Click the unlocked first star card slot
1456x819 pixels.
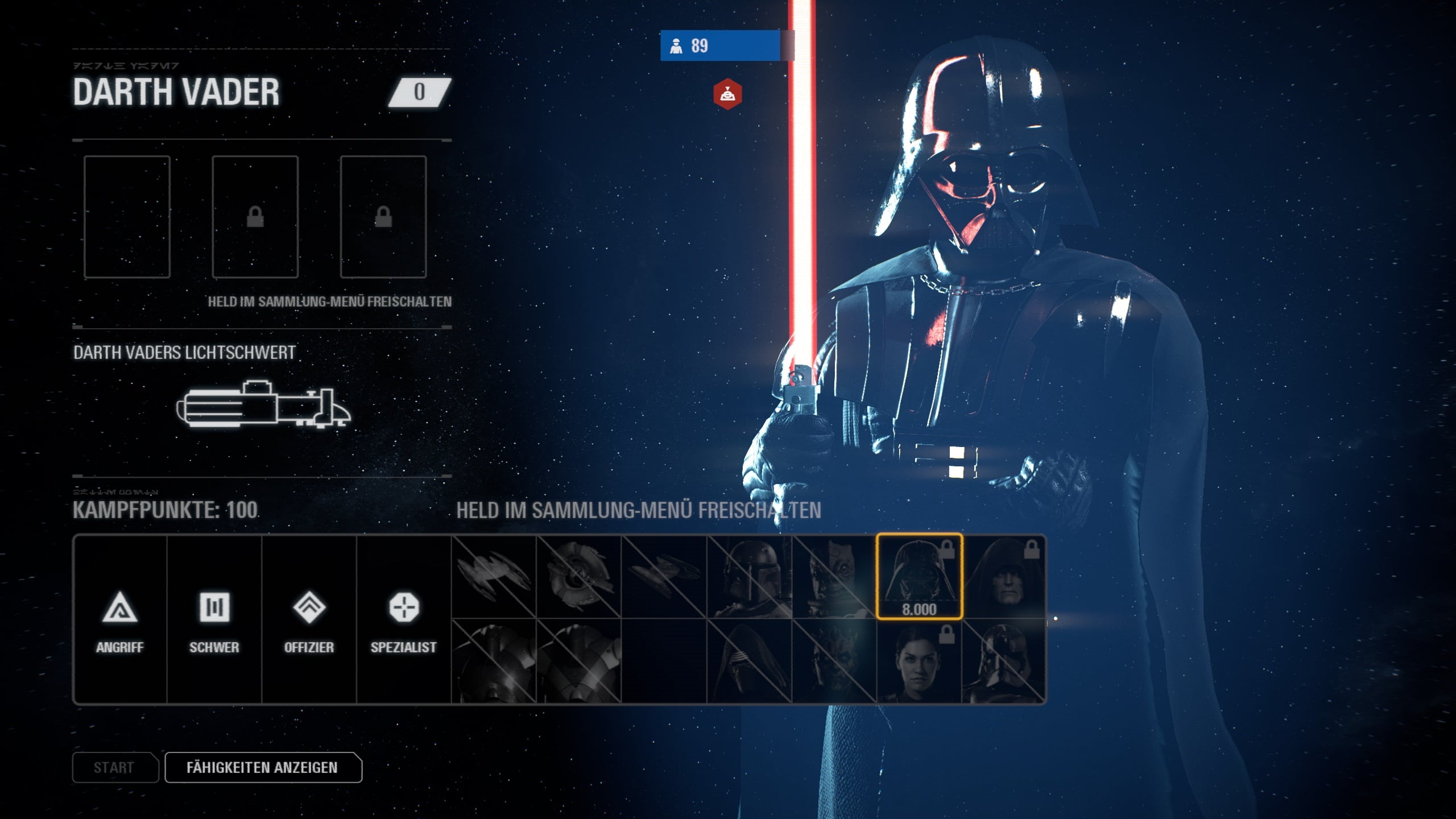point(127,217)
